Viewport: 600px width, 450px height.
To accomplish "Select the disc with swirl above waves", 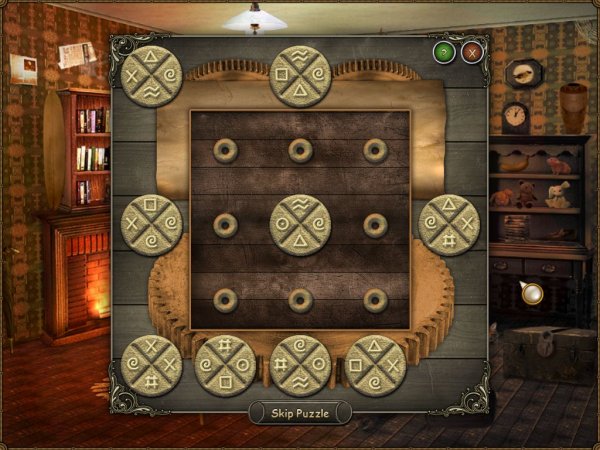I will (x=300, y=365).
